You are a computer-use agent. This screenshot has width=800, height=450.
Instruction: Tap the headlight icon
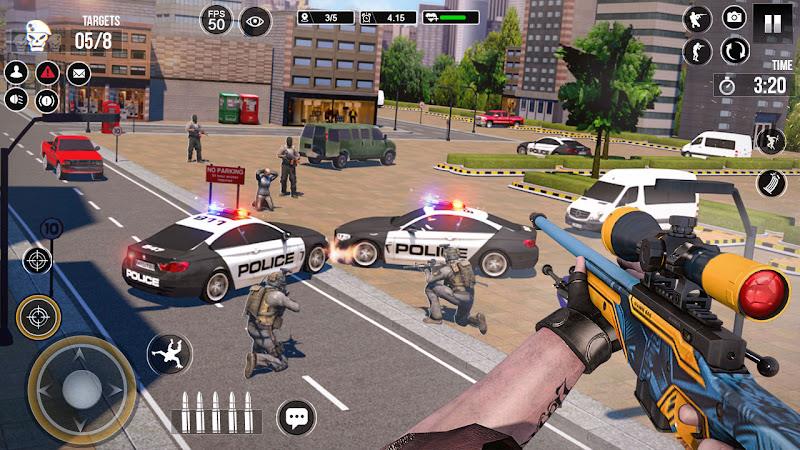click(16, 100)
